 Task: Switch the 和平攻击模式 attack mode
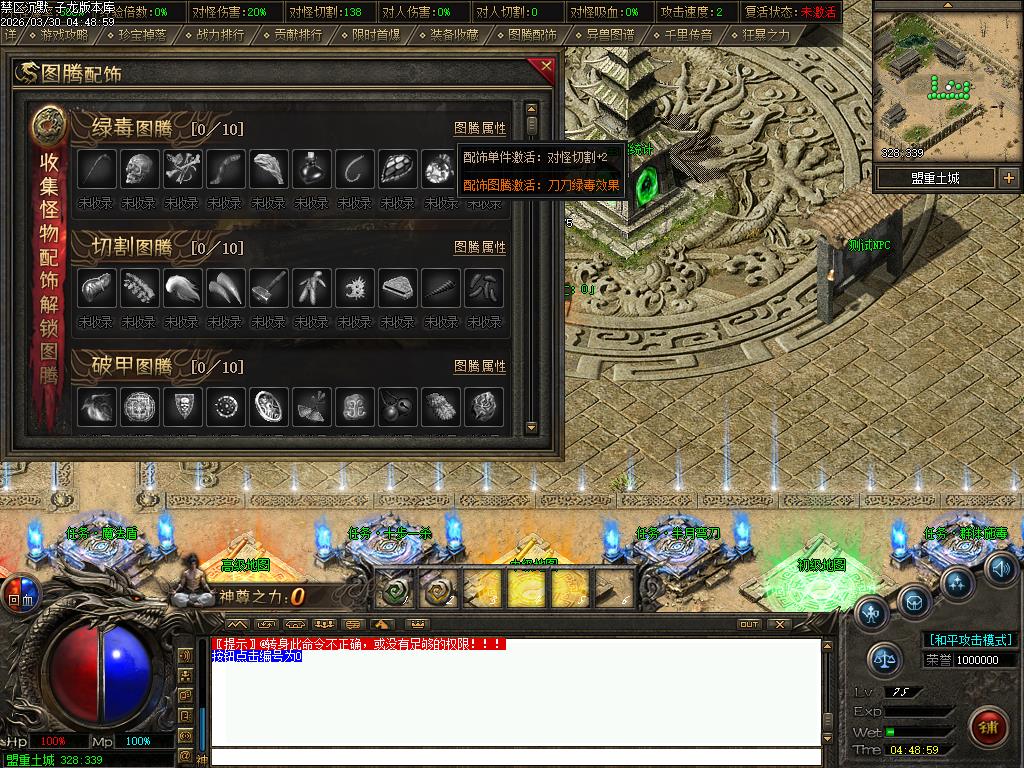970,640
